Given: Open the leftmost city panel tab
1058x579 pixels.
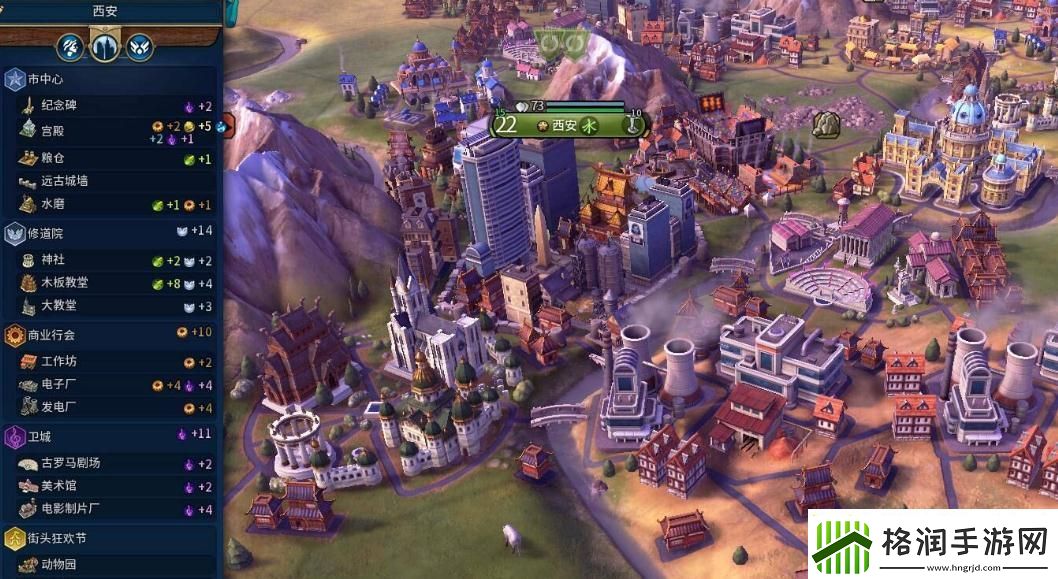Looking at the screenshot, I should tap(71, 46).
